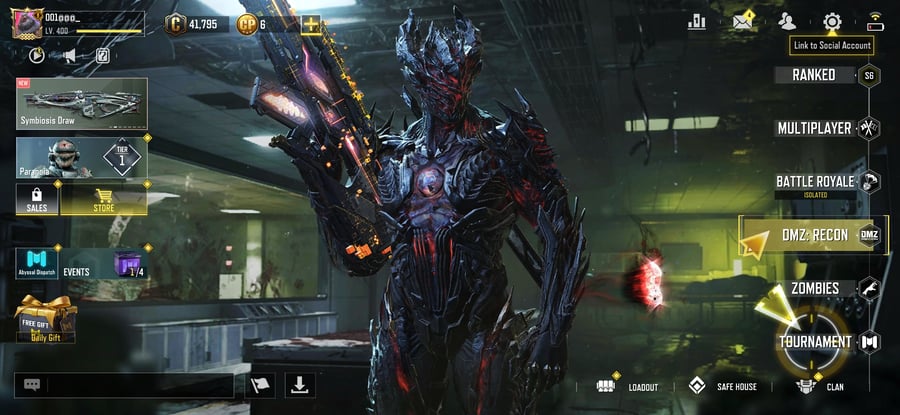View the Sales section
Screen dimensions: 900x415
37,200
